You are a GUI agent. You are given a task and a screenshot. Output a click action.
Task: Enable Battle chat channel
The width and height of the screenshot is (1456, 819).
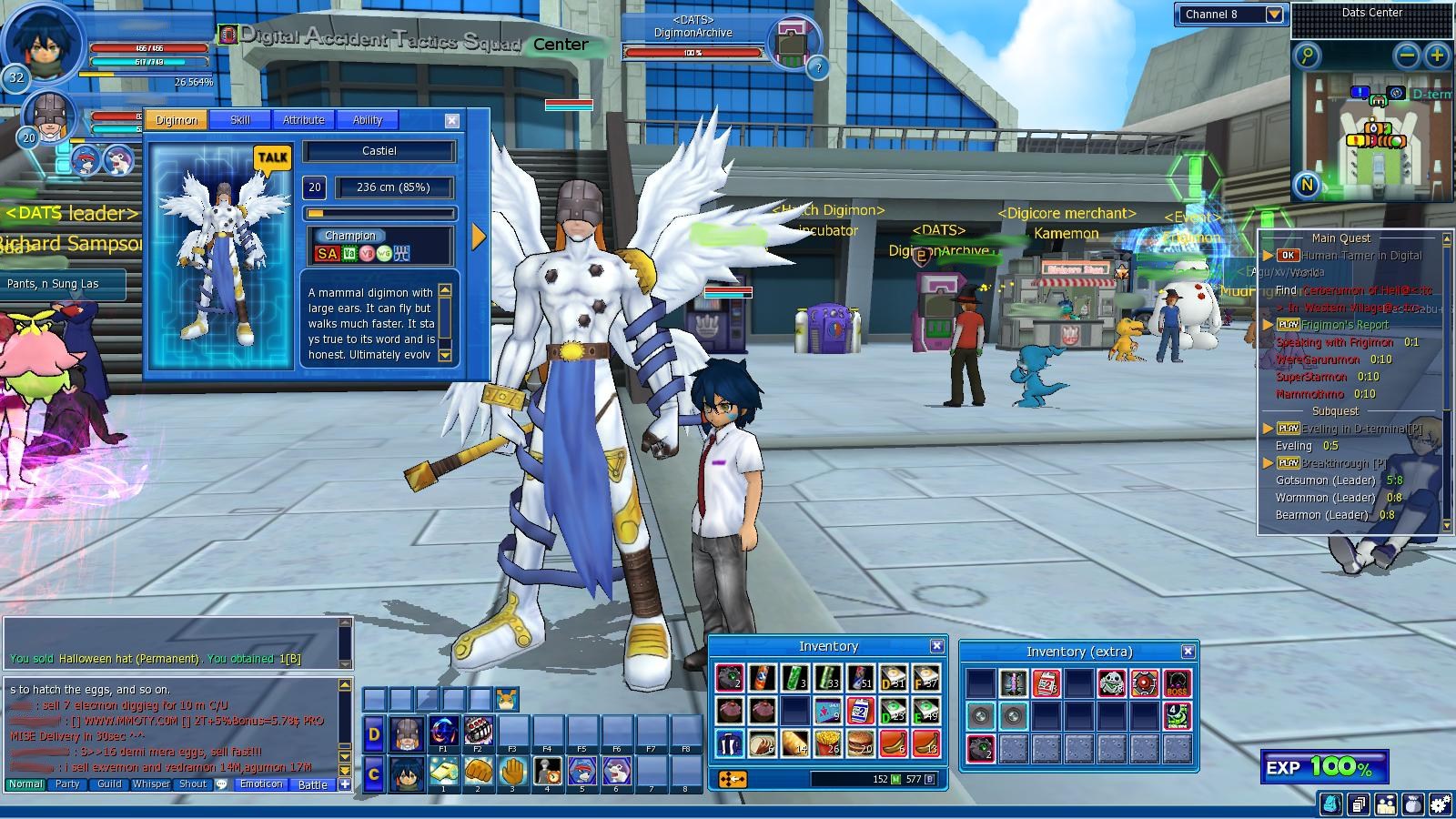312,784
